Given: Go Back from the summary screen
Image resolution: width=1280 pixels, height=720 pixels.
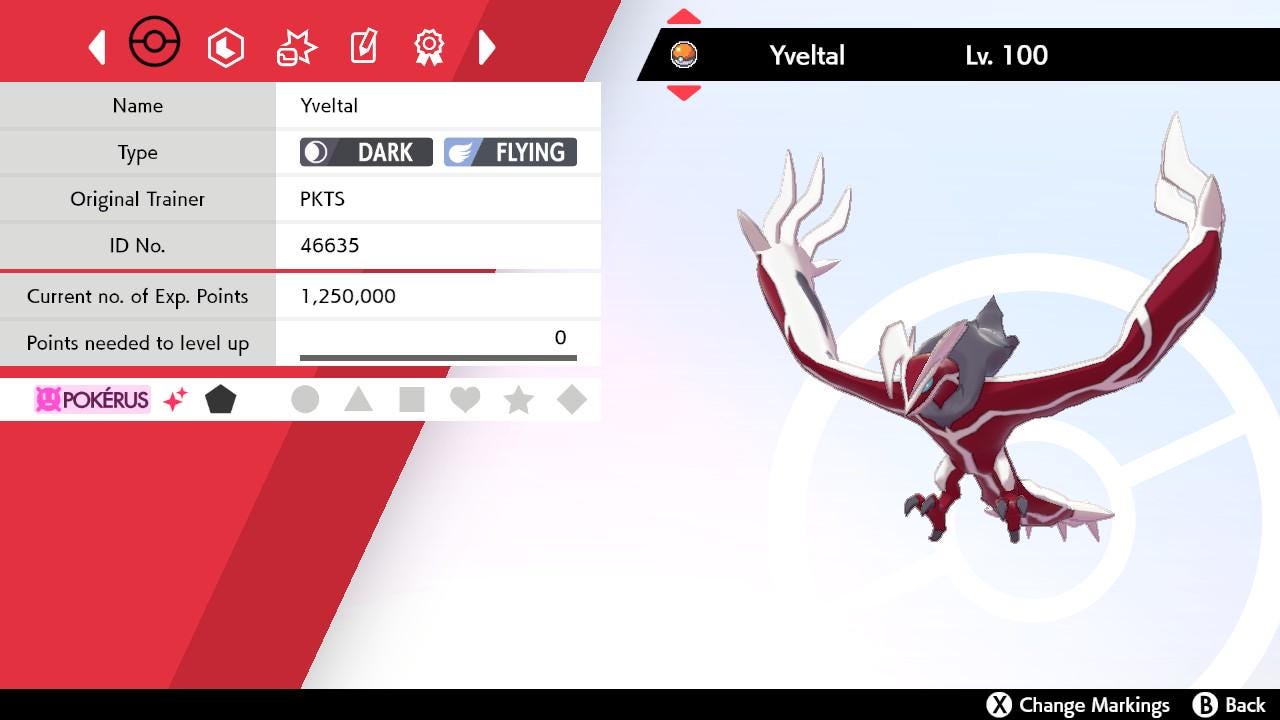Looking at the screenshot, I should (x=1230, y=705).
